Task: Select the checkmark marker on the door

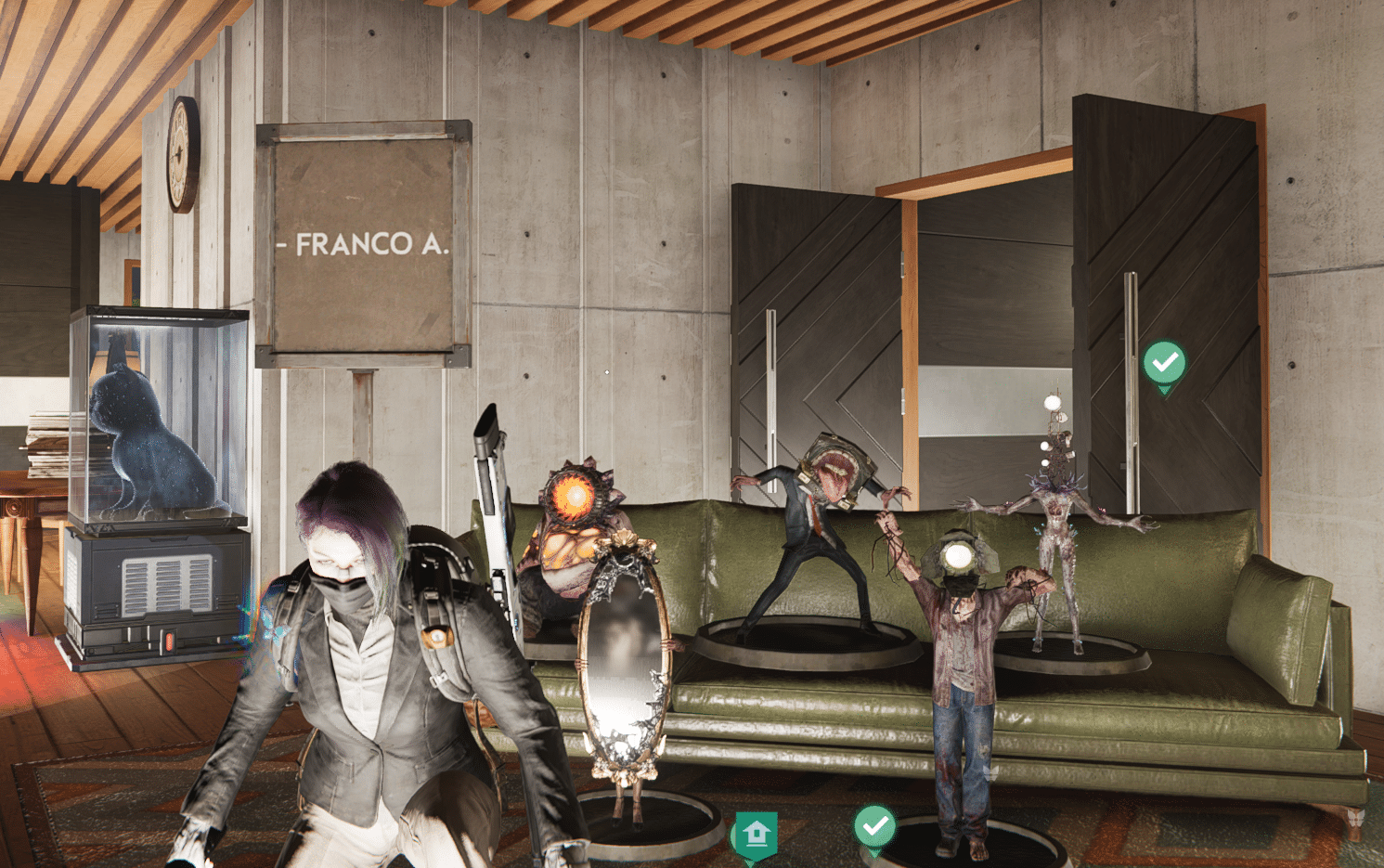Action: click(x=1164, y=363)
